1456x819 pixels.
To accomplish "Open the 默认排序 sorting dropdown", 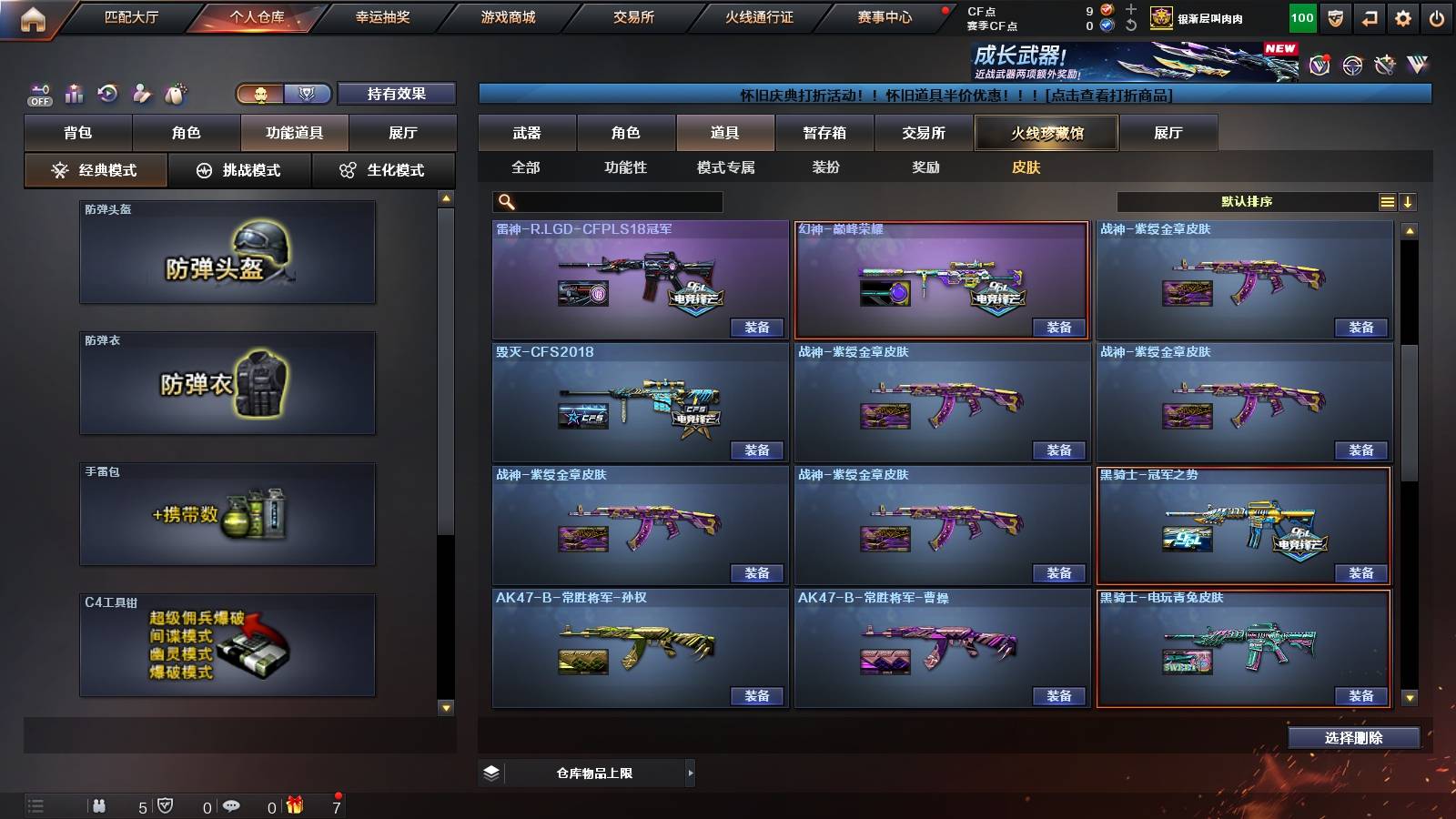I will click(x=1247, y=200).
